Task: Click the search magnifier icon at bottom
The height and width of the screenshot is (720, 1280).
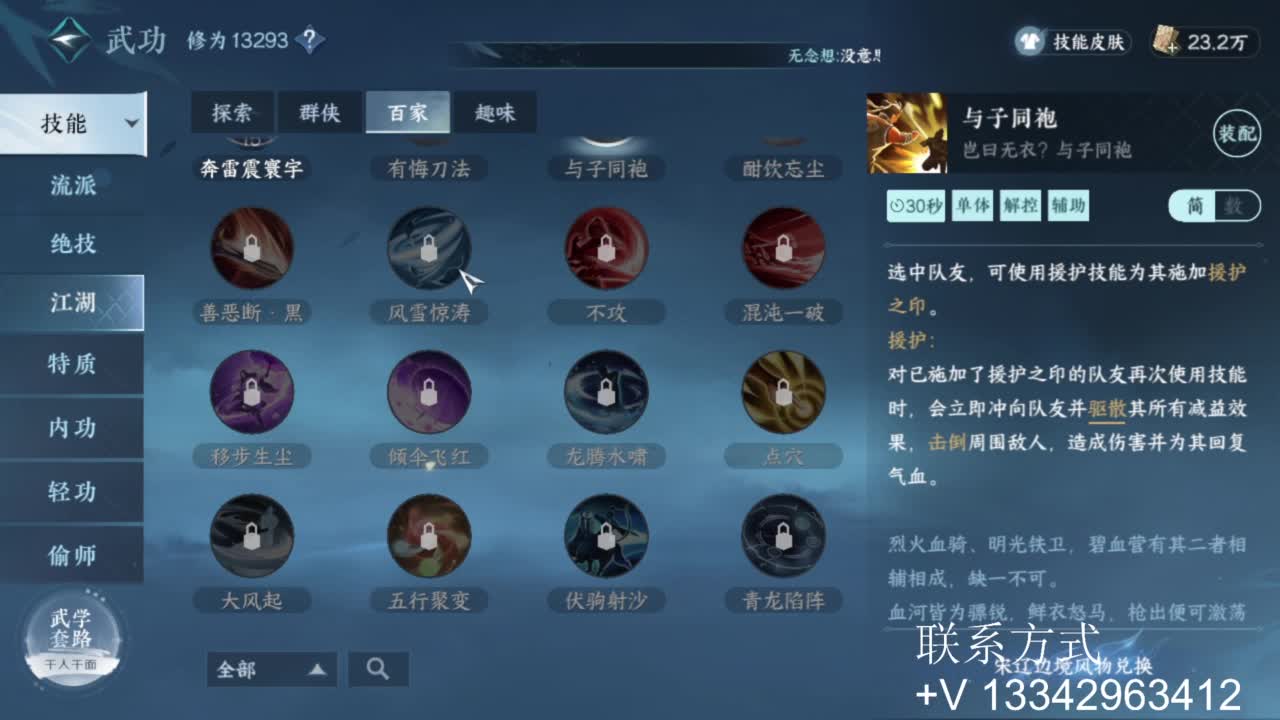Action: pos(378,669)
